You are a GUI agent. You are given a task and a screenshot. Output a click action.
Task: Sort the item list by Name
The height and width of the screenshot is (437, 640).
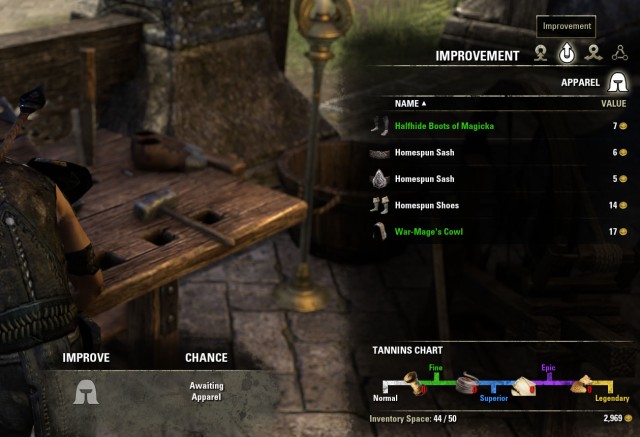click(x=410, y=103)
